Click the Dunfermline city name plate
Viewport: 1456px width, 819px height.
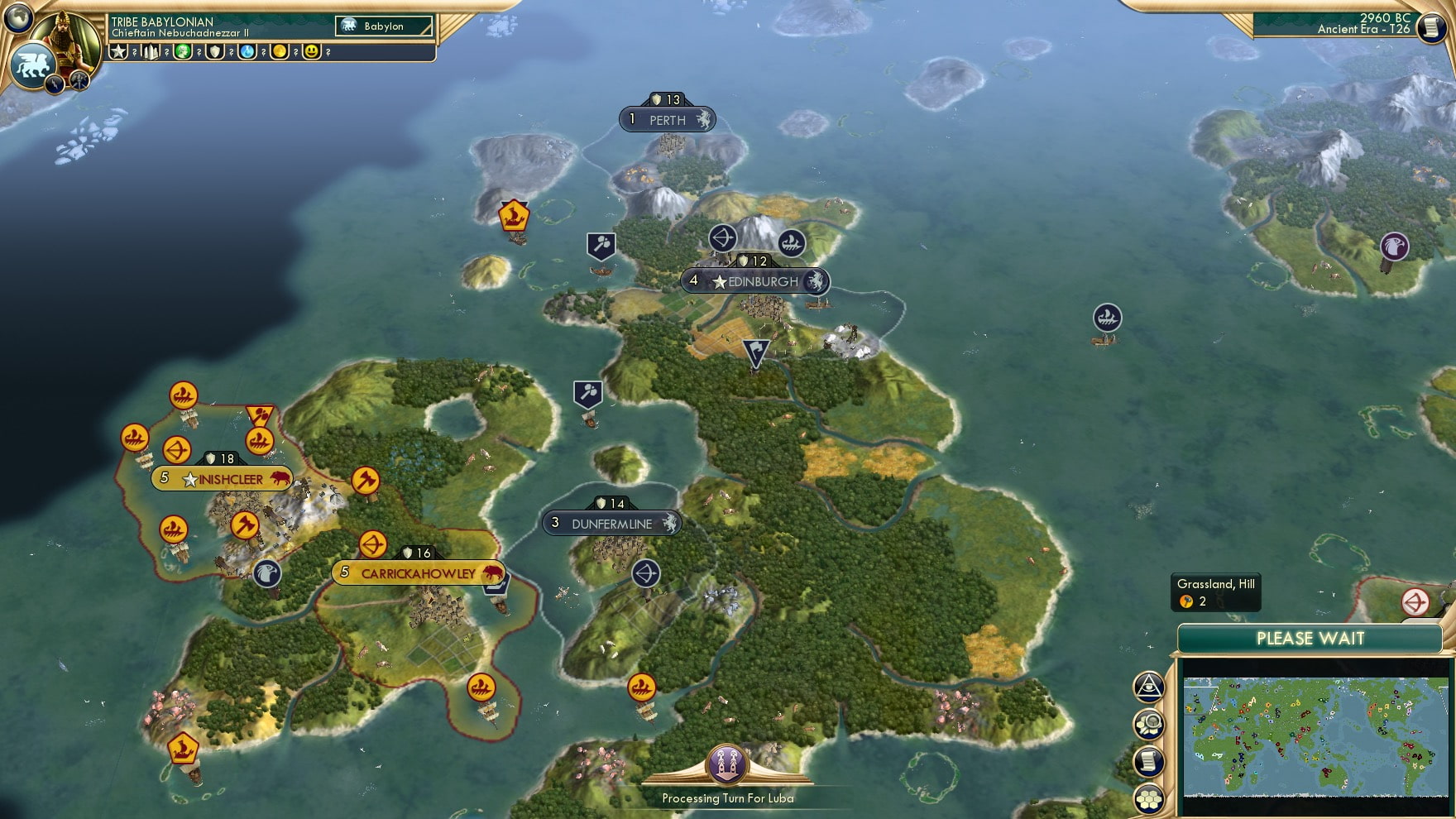click(612, 523)
